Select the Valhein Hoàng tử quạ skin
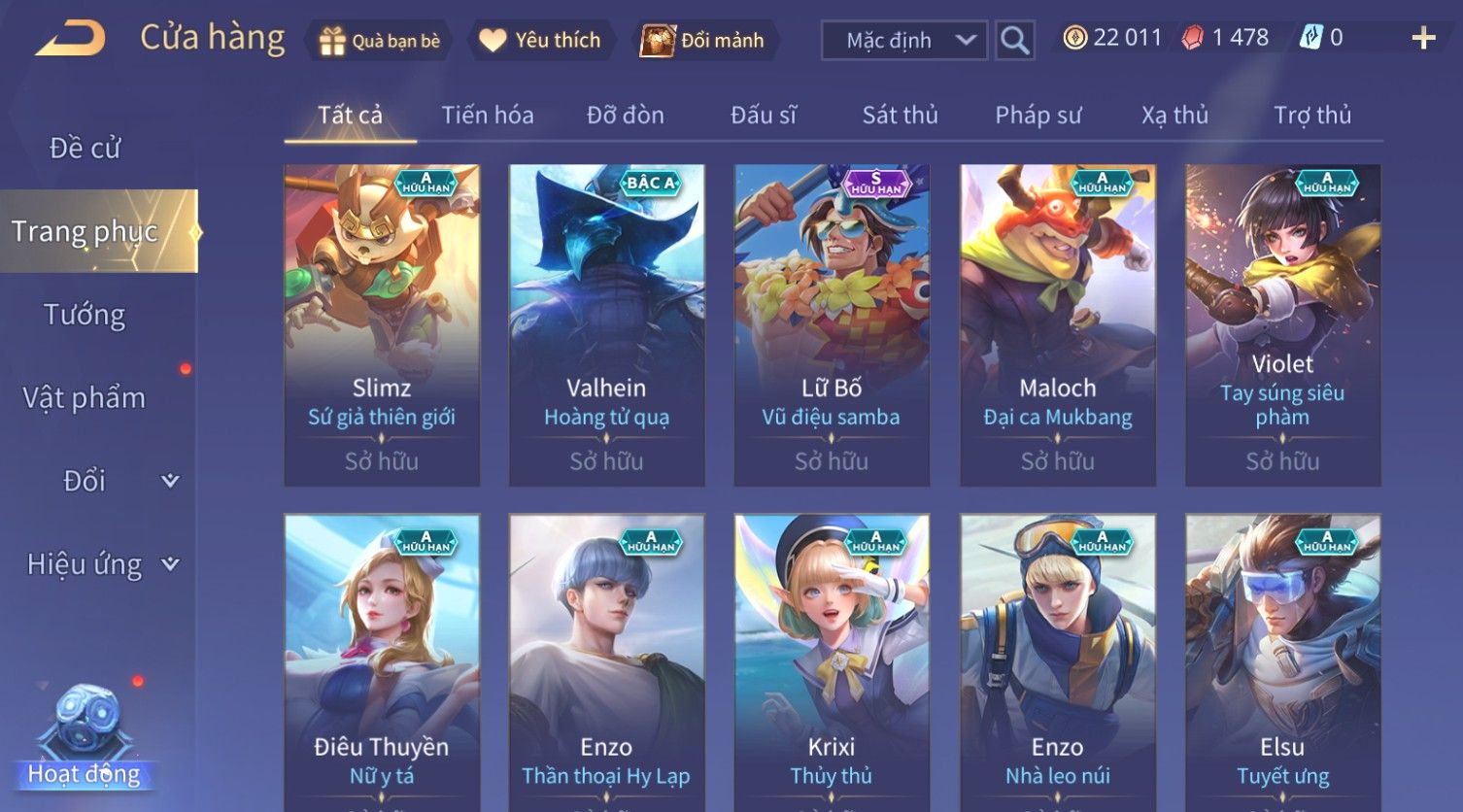1463x812 pixels. point(606,325)
